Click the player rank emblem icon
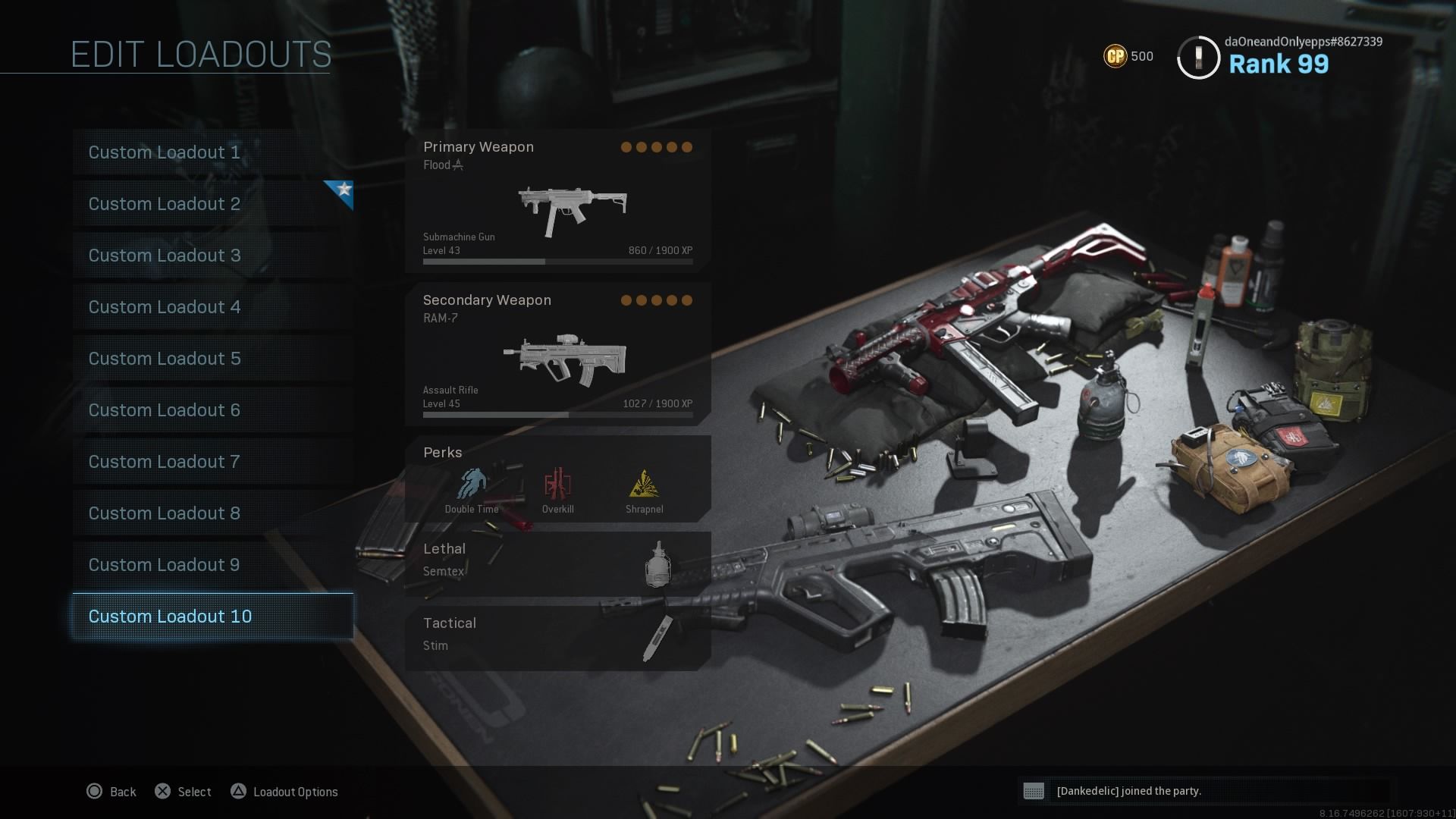The width and height of the screenshot is (1456, 819). [1198, 56]
